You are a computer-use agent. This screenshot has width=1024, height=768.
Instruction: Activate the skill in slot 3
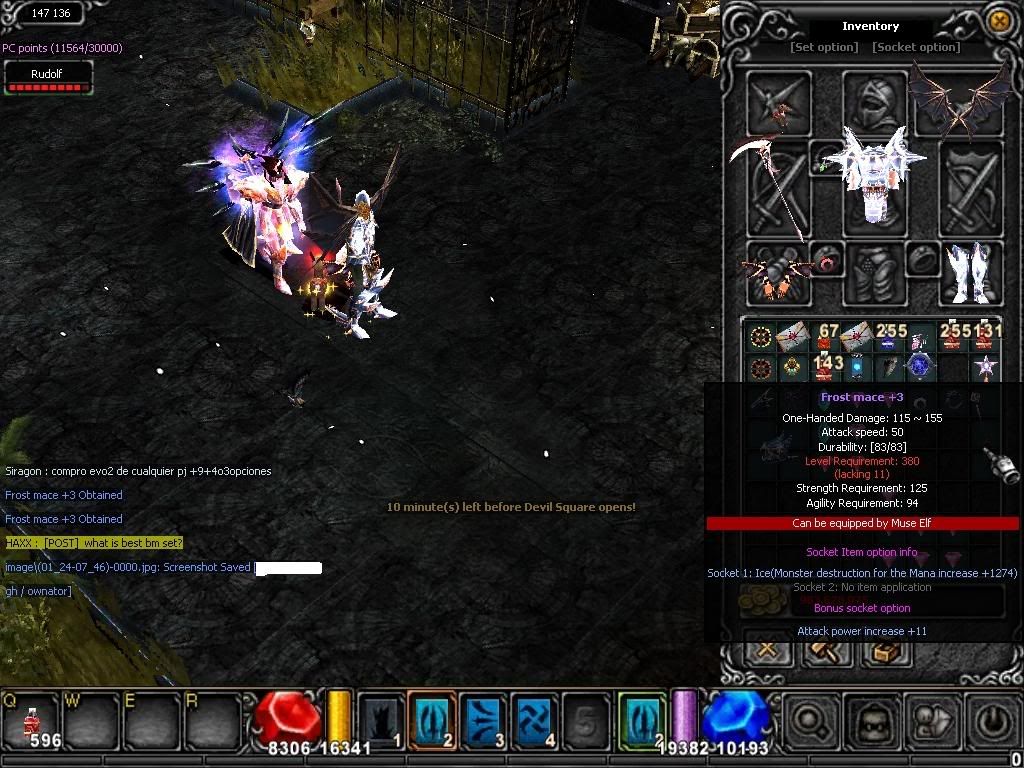tap(484, 720)
